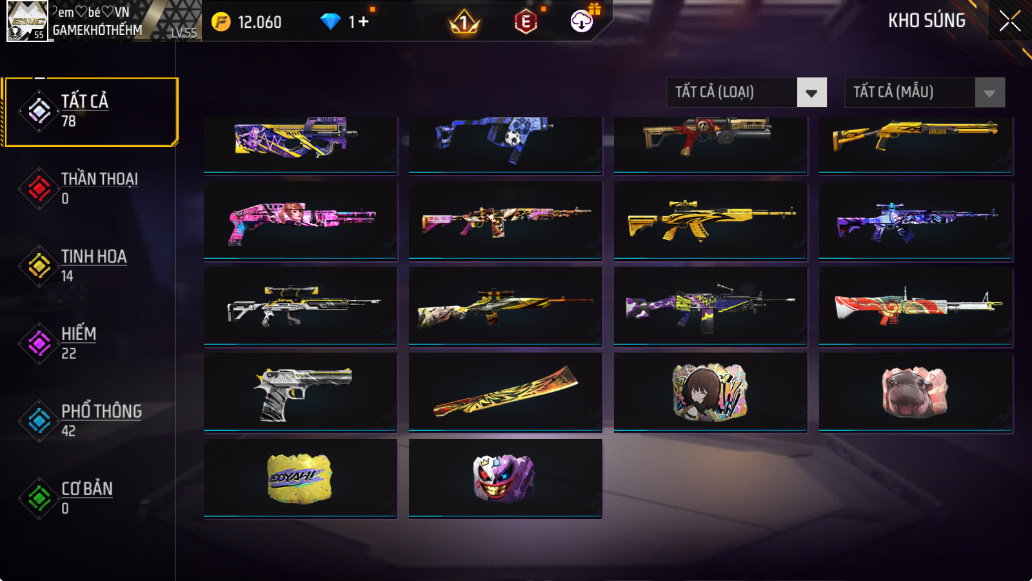Choose the pink hippo gloo wall skin
The image size is (1032, 581).
(x=914, y=390)
